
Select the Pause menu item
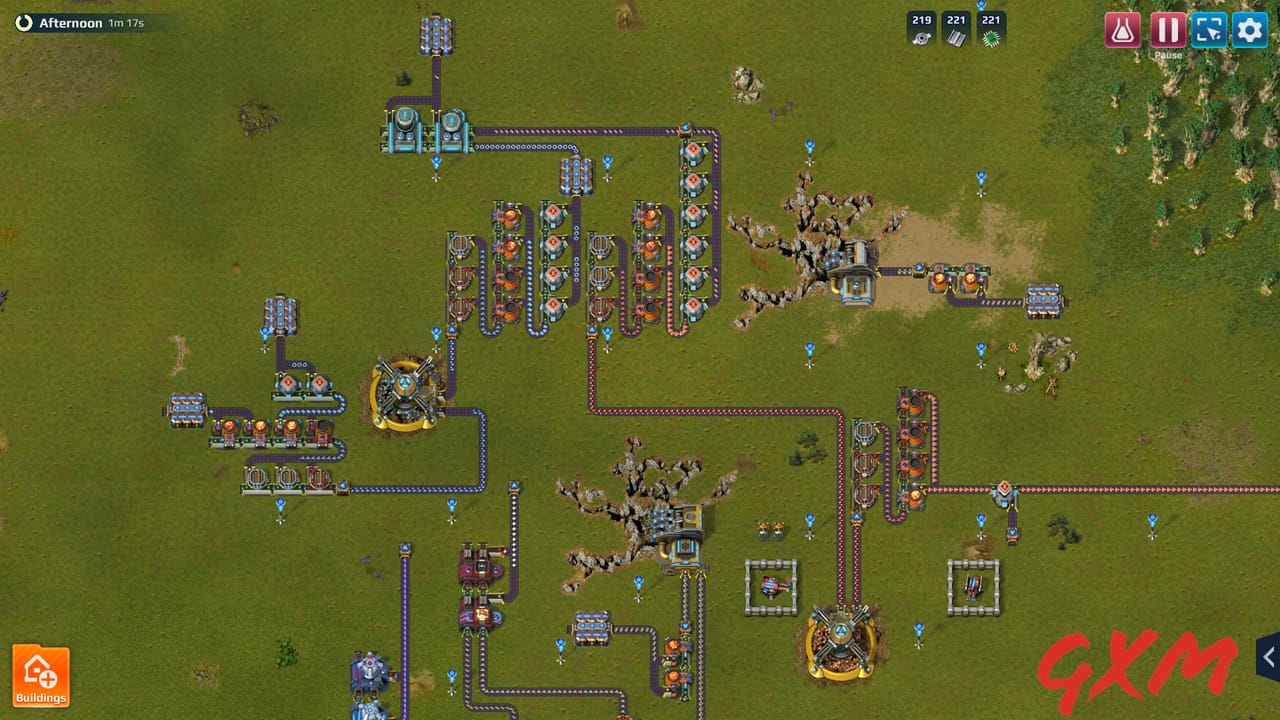pyautogui.click(x=1169, y=29)
